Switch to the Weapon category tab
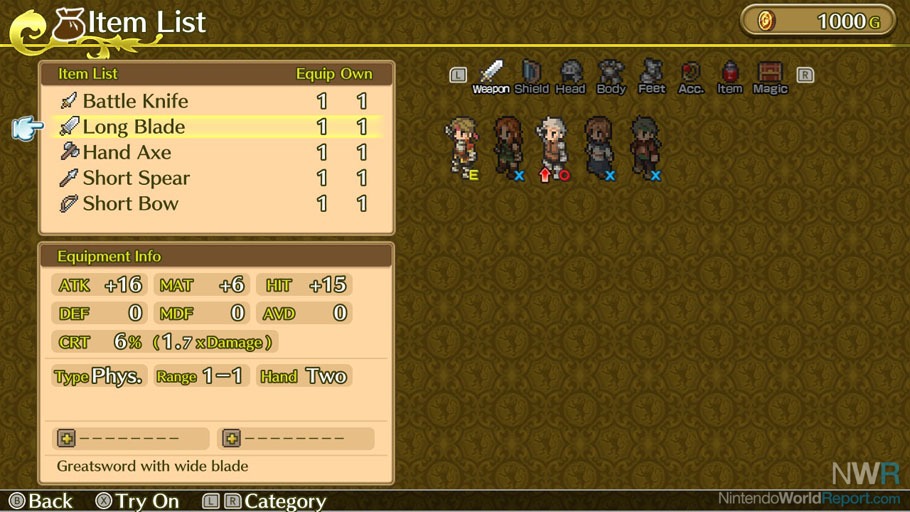 (x=491, y=76)
